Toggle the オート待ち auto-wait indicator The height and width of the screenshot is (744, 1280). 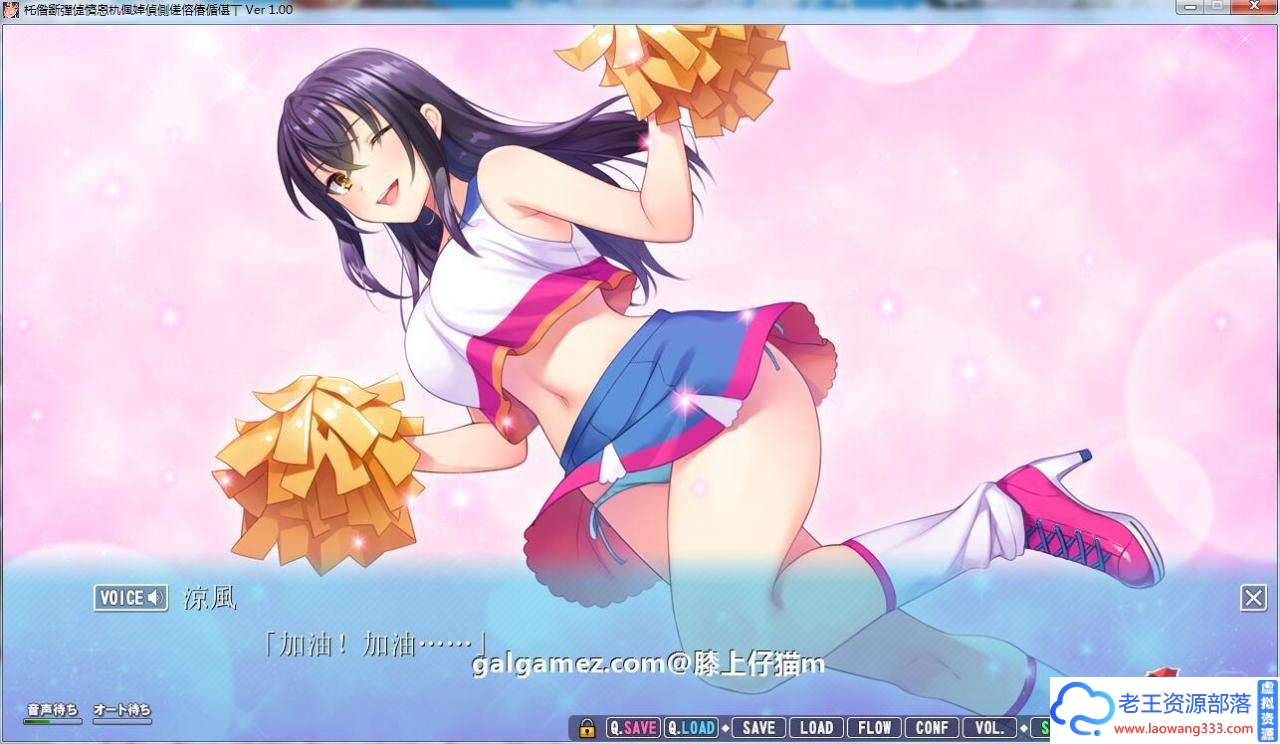click(121, 707)
